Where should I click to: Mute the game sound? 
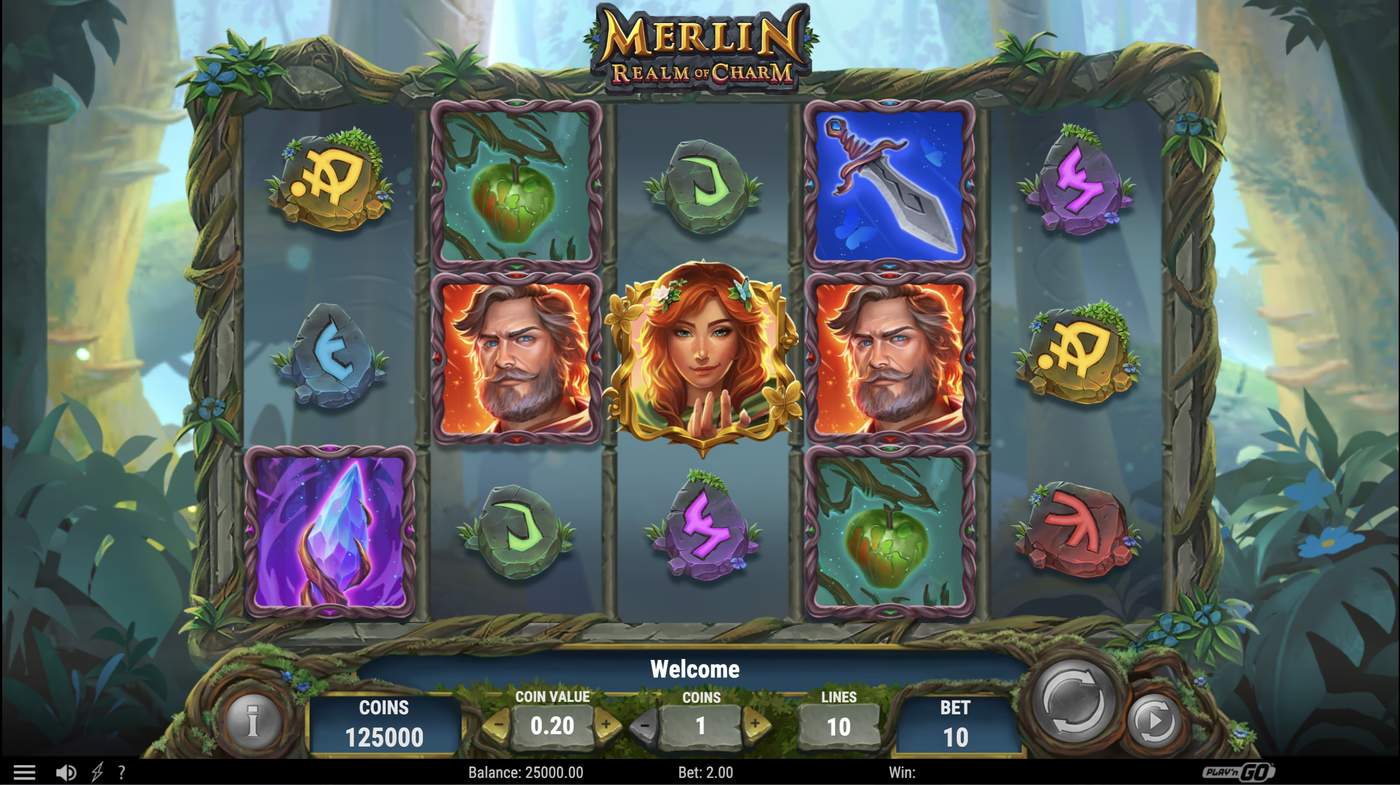tap(66, 771)
